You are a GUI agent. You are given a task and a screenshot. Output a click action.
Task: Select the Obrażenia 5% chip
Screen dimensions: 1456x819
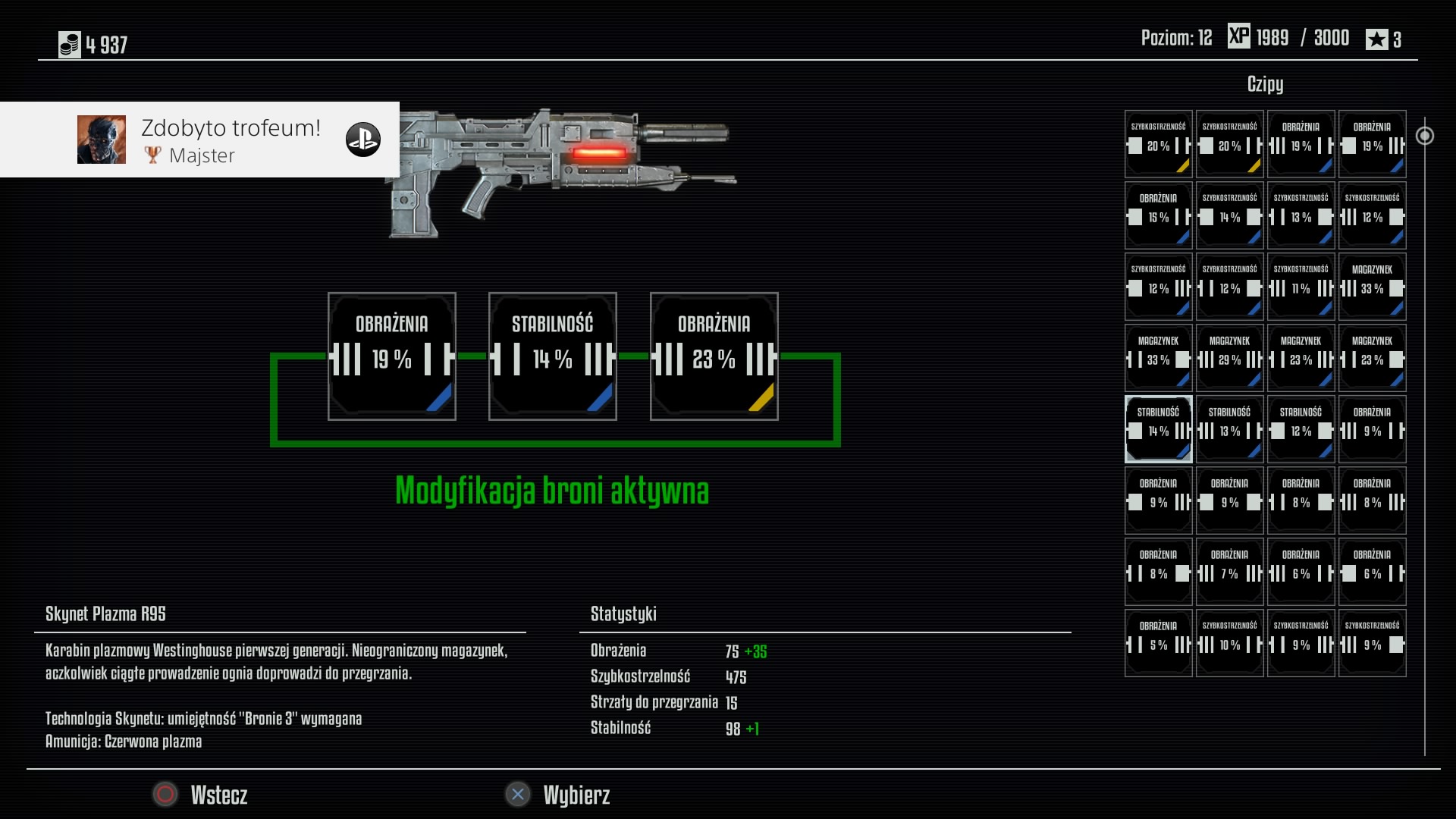coord(1158,643)
